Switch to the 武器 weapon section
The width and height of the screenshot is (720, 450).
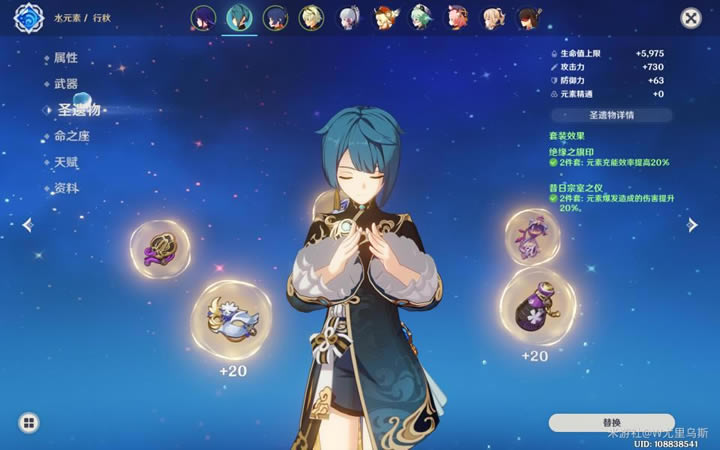click(x=66, y=84)
